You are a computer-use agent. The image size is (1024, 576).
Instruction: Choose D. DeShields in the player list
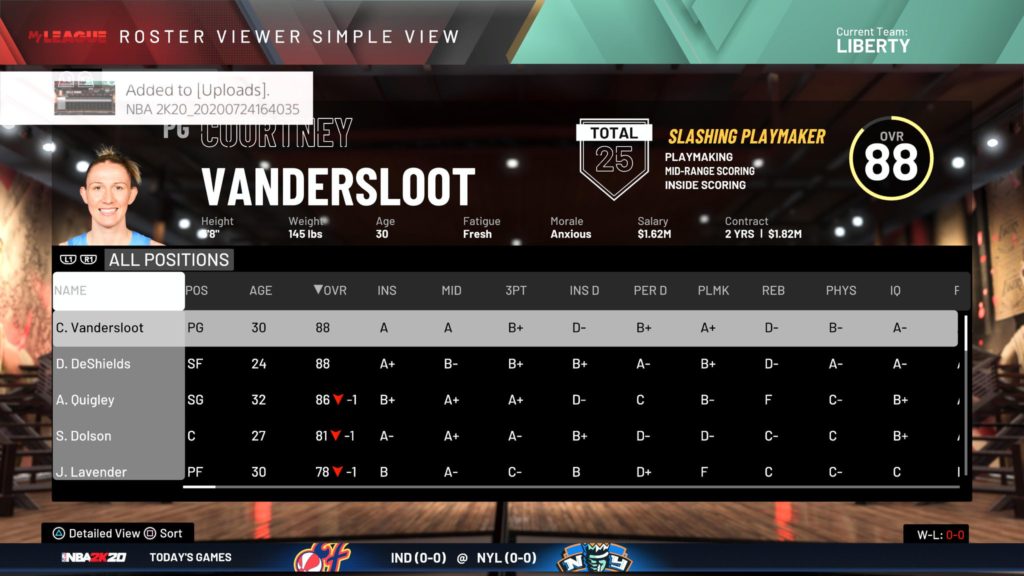click(x=93, y=364)
